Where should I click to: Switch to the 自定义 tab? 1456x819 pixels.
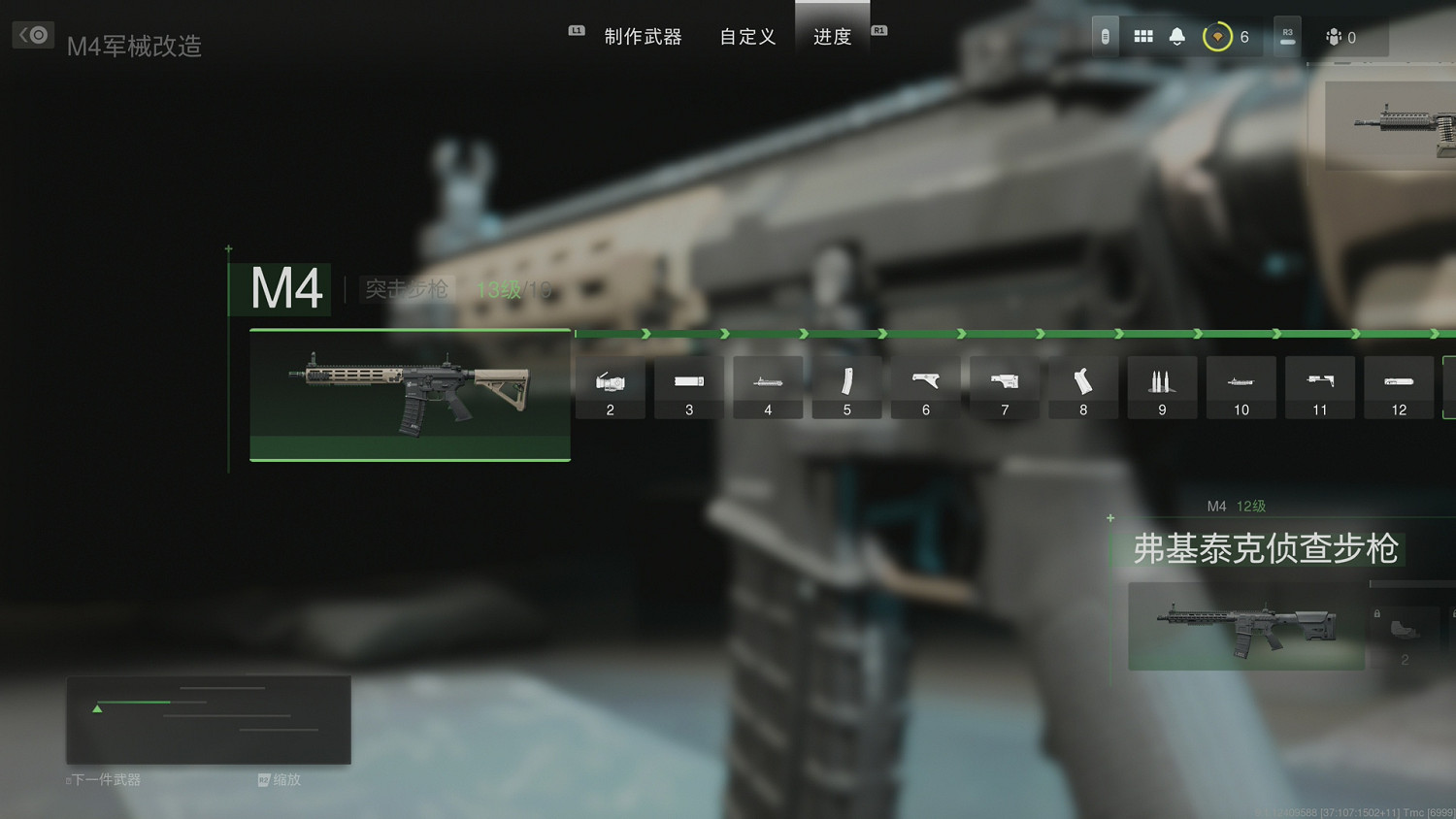click(x=746, y=36)
